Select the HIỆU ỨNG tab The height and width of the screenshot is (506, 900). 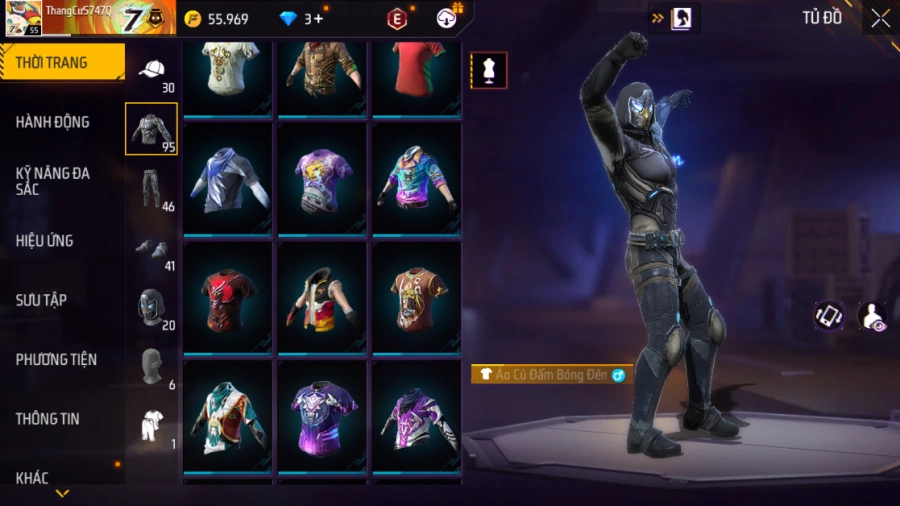45,241
